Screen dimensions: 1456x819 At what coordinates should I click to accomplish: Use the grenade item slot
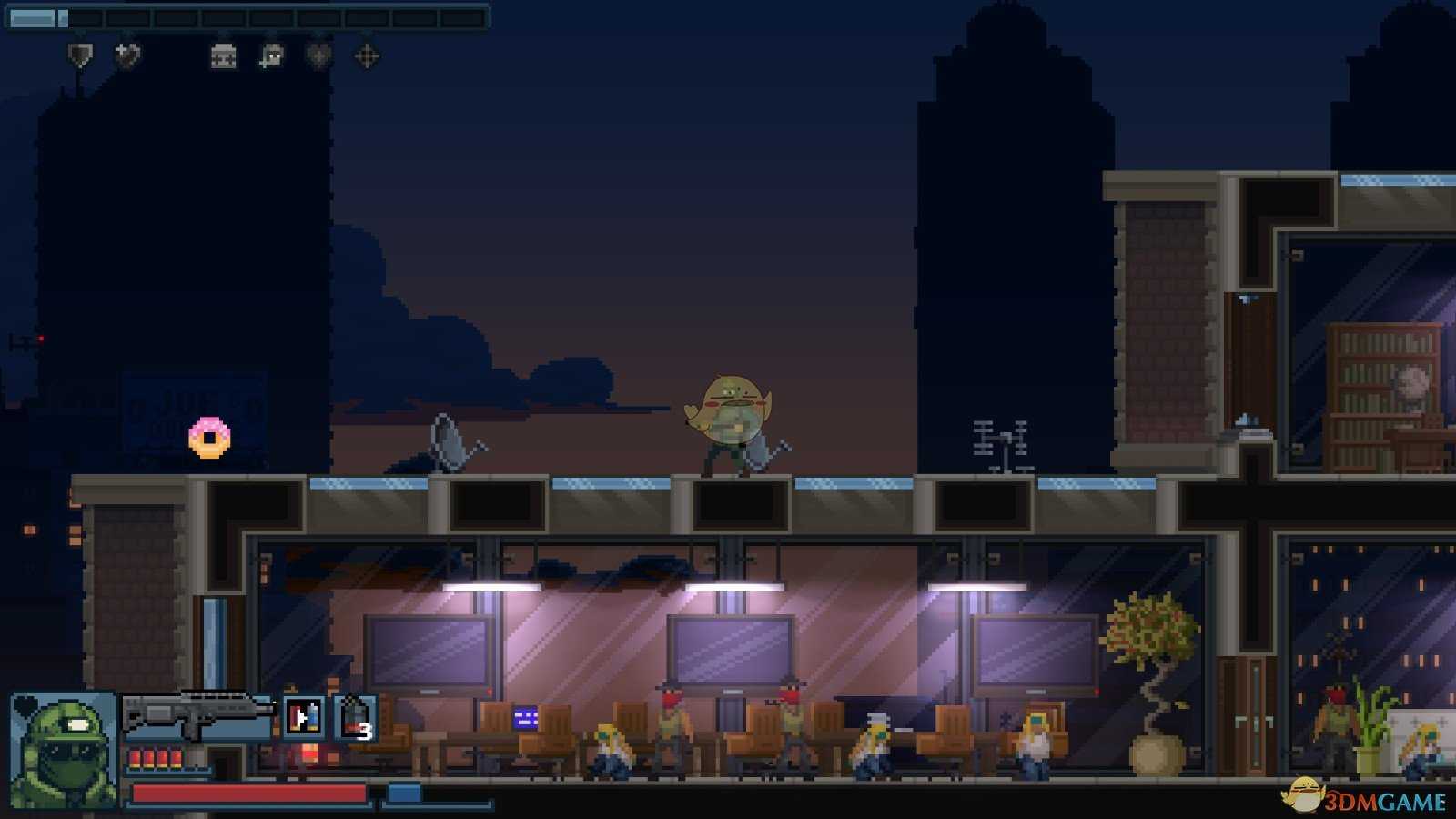point(356,717)
